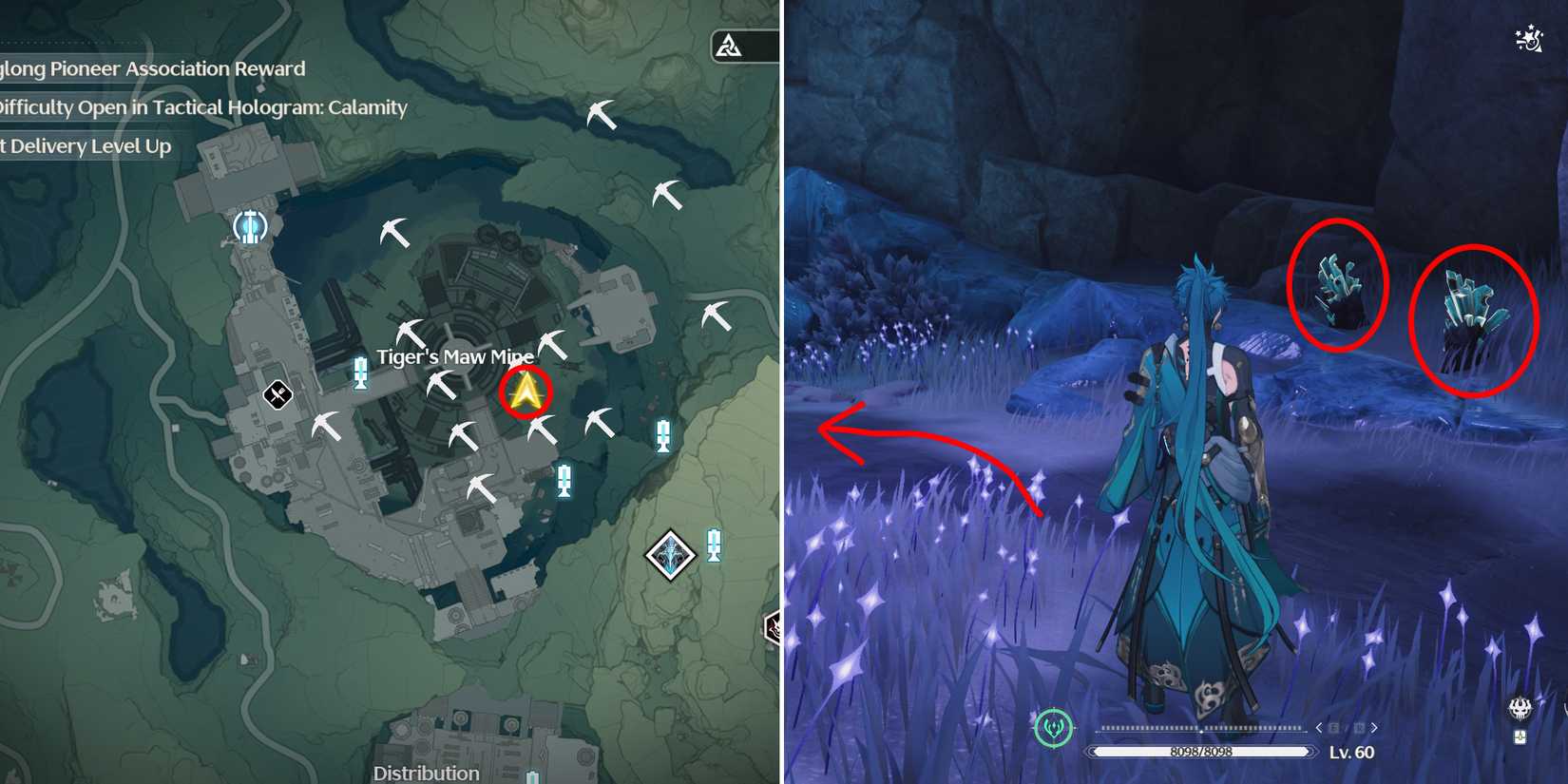
Task: Click the small badge icon below the skull mark
Action: coord(1520,736)
